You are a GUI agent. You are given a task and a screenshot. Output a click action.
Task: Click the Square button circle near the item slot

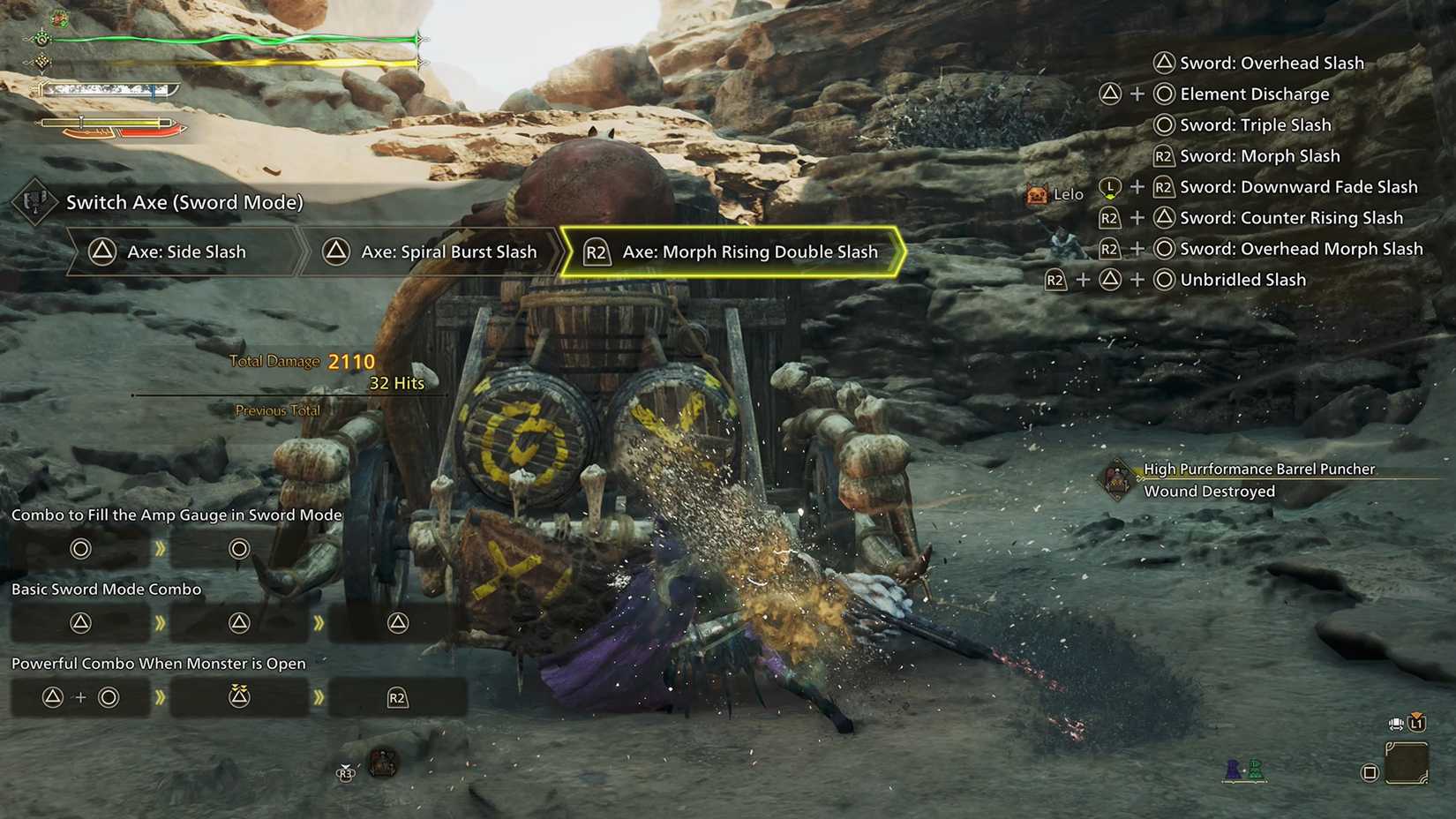[x=1370, y=772]
